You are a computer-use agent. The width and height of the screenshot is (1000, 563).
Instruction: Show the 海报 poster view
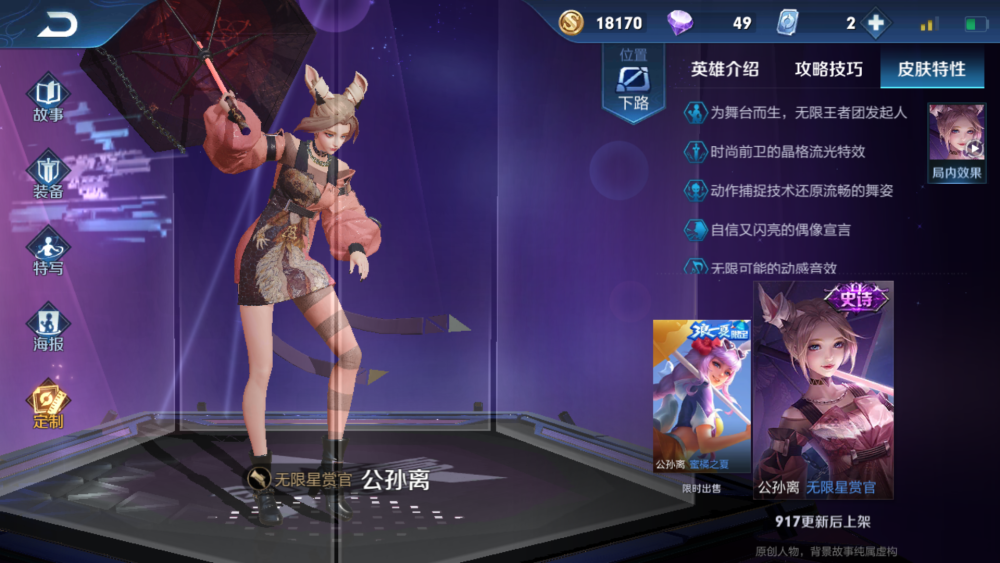[48, 330]
